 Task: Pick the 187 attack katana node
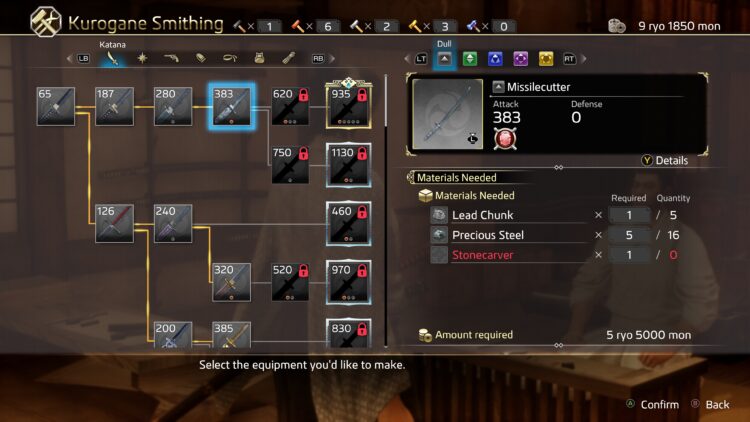pyautogui.click(x=115, y=106)
